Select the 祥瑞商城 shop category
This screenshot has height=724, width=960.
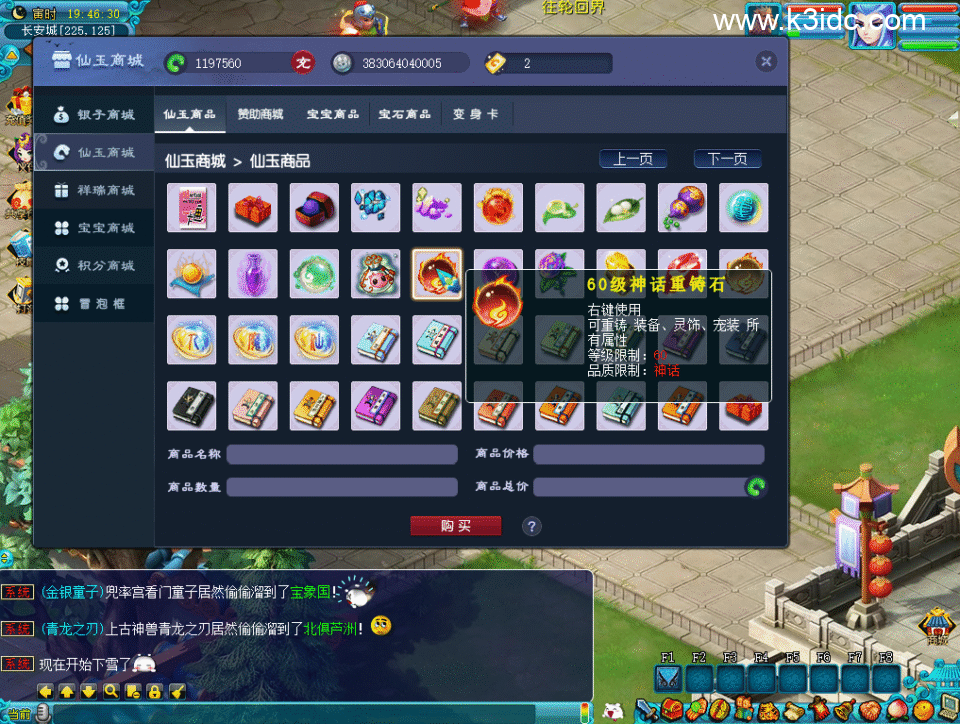(x=95, y=190)
